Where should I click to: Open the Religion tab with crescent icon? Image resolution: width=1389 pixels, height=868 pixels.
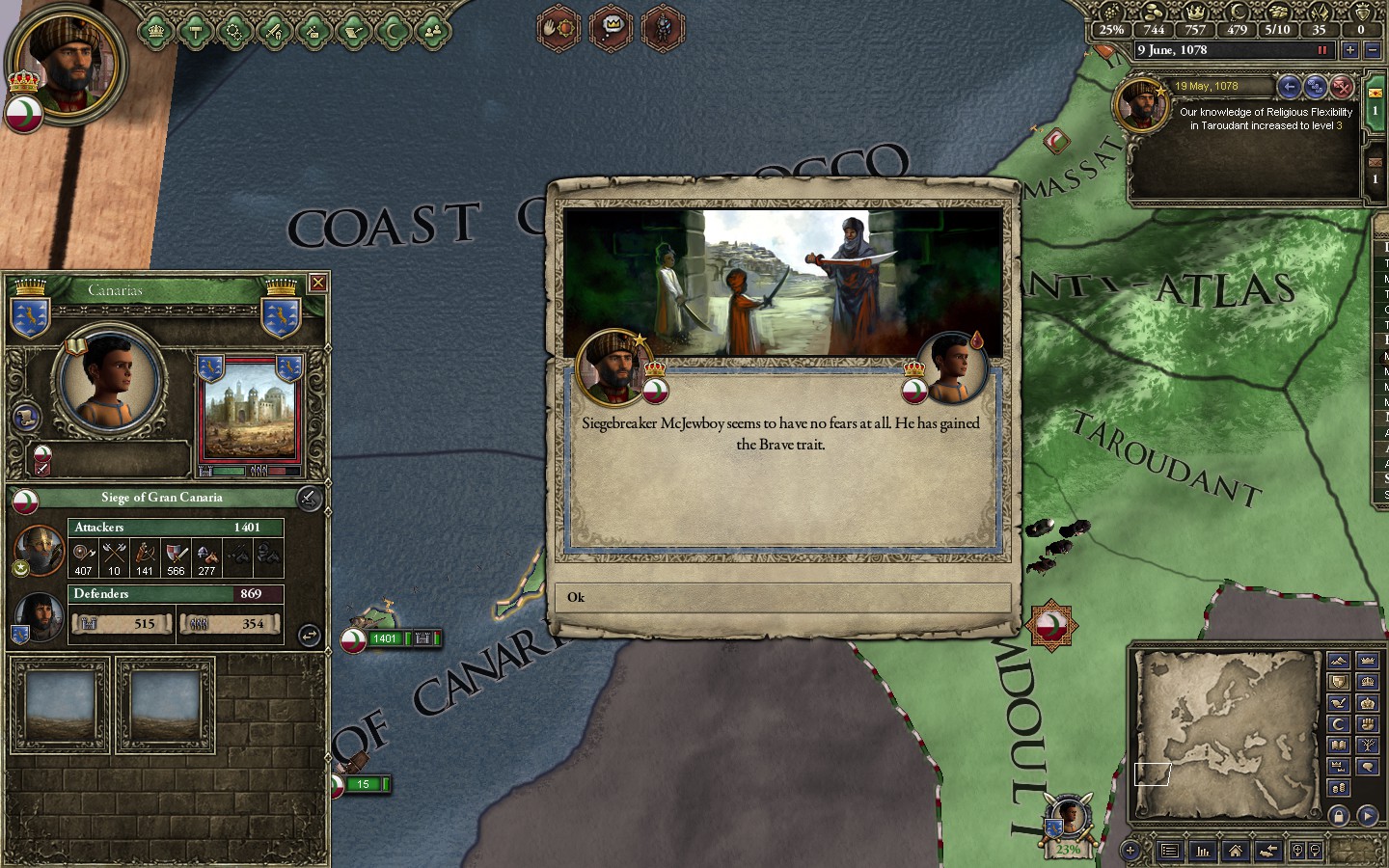point(393,32)
